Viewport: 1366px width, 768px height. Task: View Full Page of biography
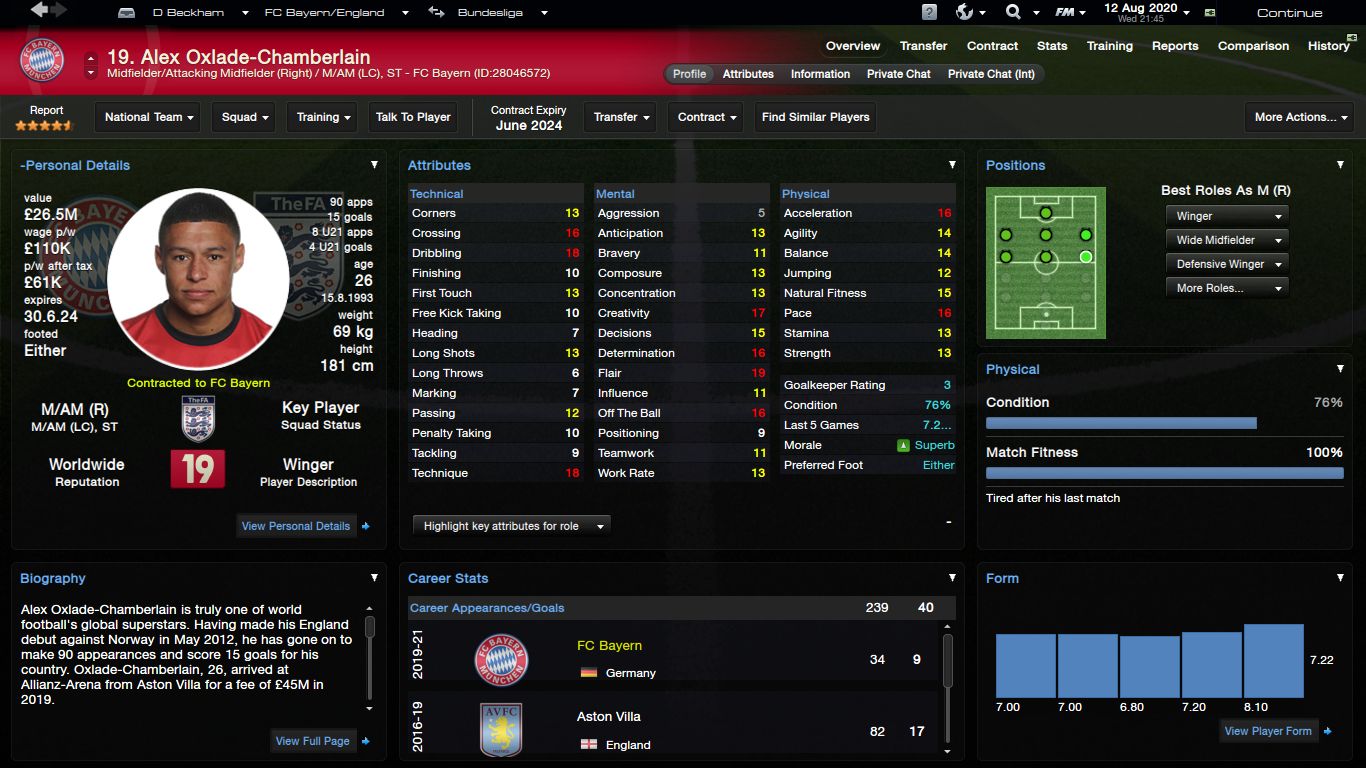313,741
